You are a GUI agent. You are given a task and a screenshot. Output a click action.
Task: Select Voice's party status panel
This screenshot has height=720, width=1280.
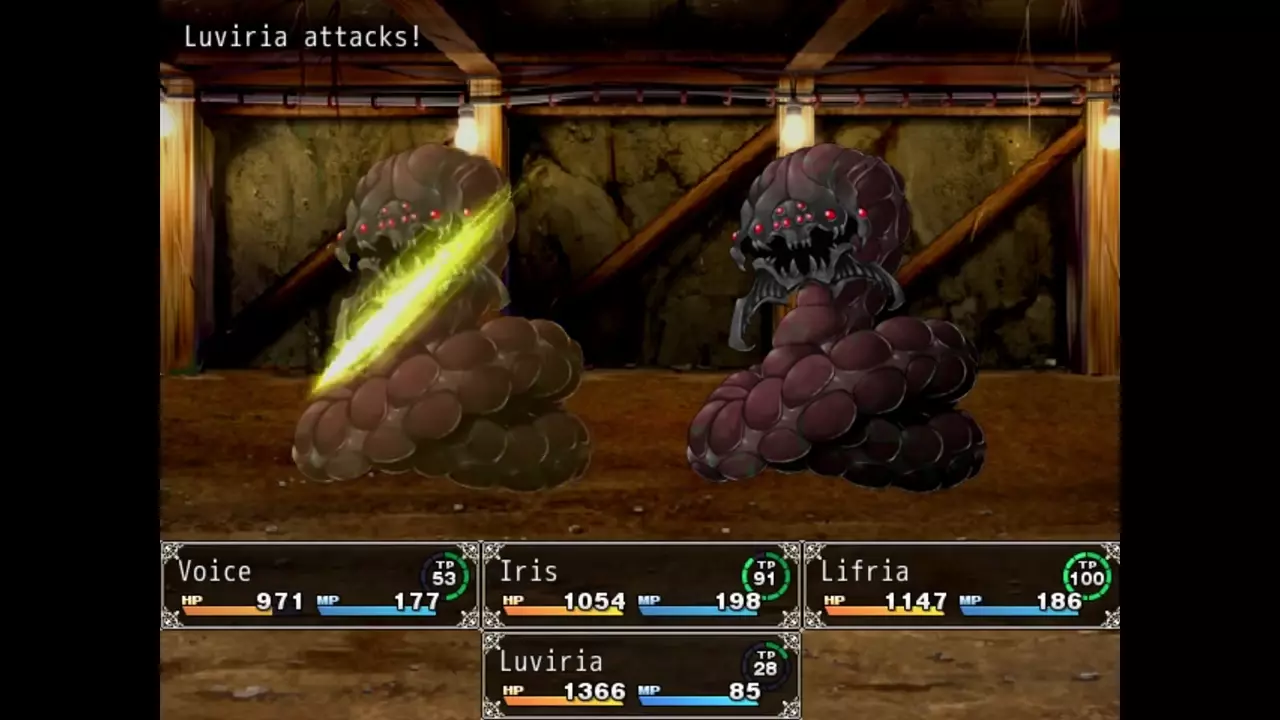(320, 586)
